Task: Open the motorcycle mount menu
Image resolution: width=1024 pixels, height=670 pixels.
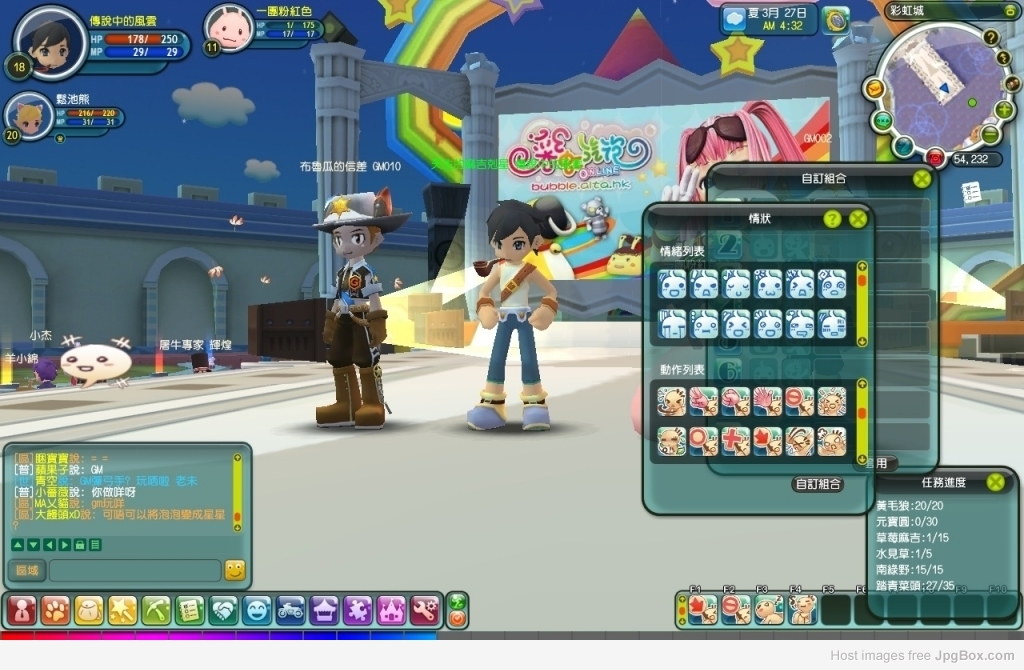Action: click(x=290, y=609)
